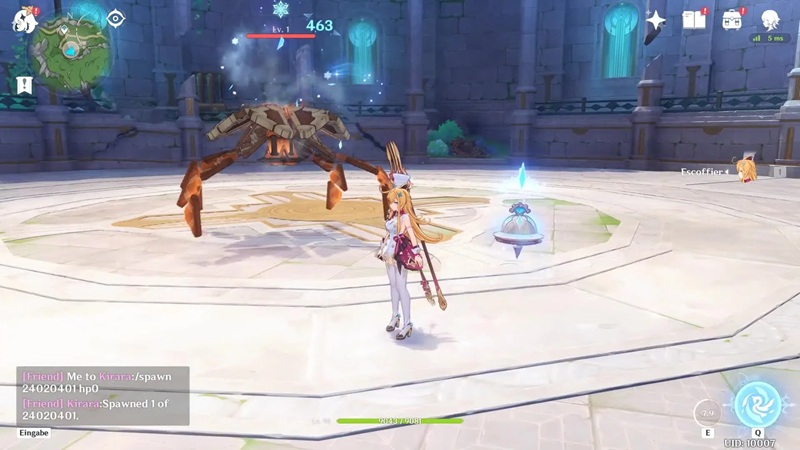Image resolution: width=800 pixels, height=450 pixels.
Task: Open the backpack inventory icon
Action: pyautogui.click(x=732, y=20)
